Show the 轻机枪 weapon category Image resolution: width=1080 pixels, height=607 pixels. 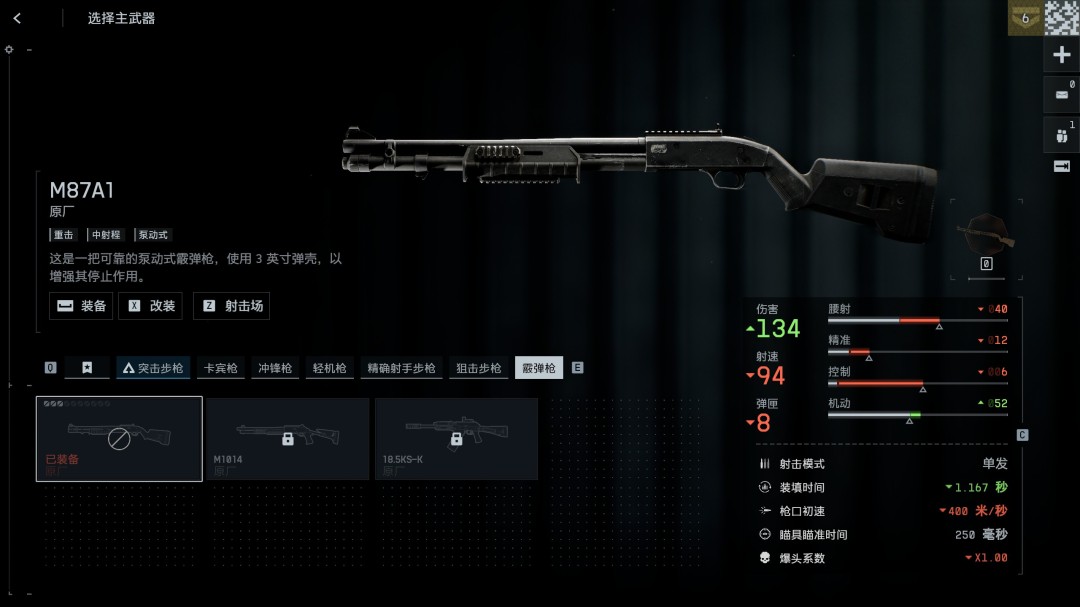(x=328, y=368)
